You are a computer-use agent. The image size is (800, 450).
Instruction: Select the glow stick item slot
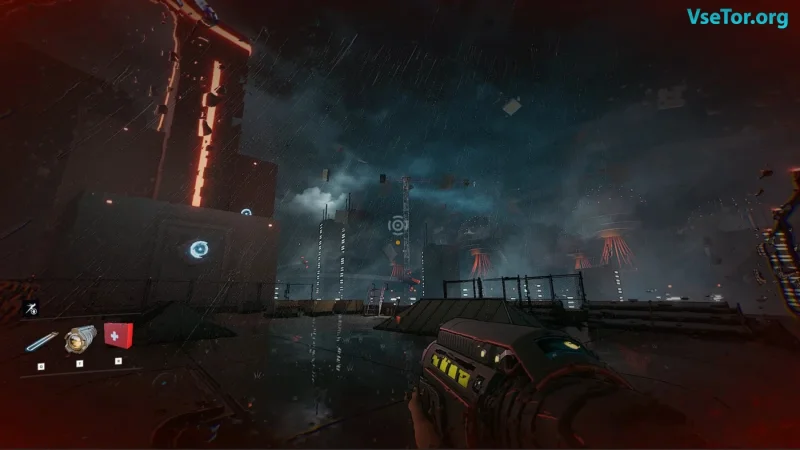point(41,343)
